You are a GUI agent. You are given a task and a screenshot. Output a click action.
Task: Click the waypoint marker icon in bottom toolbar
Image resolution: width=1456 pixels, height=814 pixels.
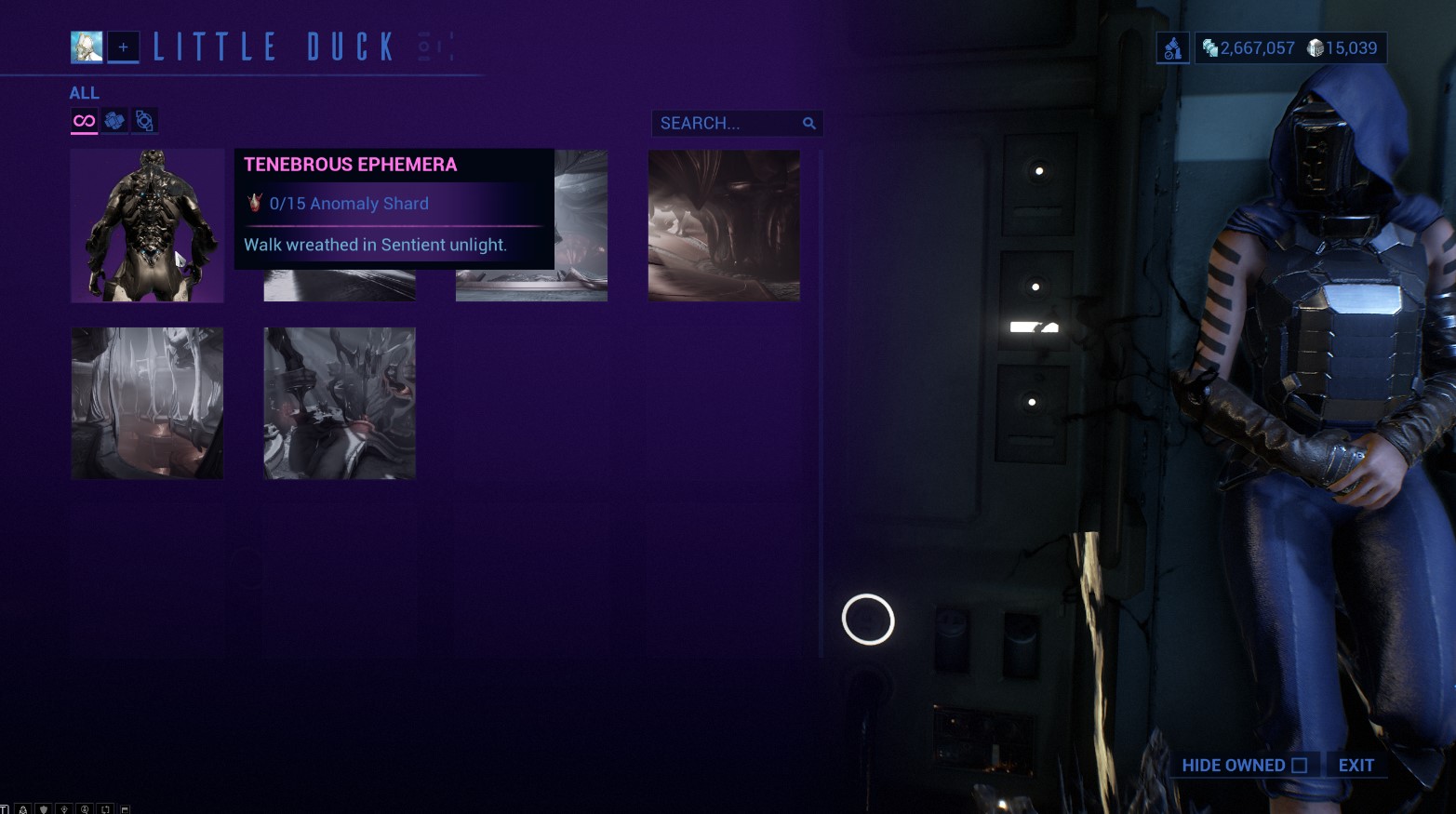(x=63, y=807)
